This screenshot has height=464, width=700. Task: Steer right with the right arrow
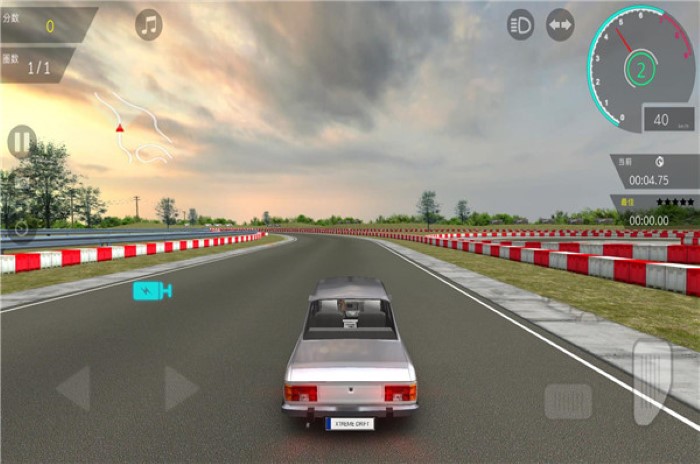[x=179, y=388]
